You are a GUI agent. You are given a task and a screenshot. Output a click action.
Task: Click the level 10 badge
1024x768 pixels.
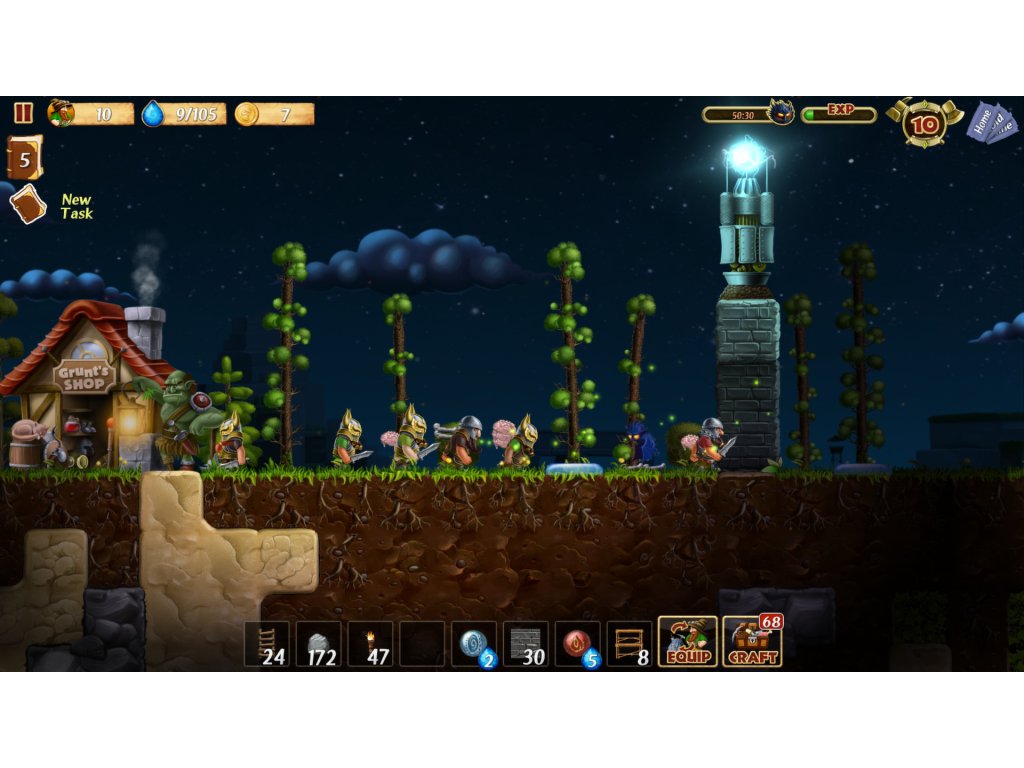tap(925, 124)
